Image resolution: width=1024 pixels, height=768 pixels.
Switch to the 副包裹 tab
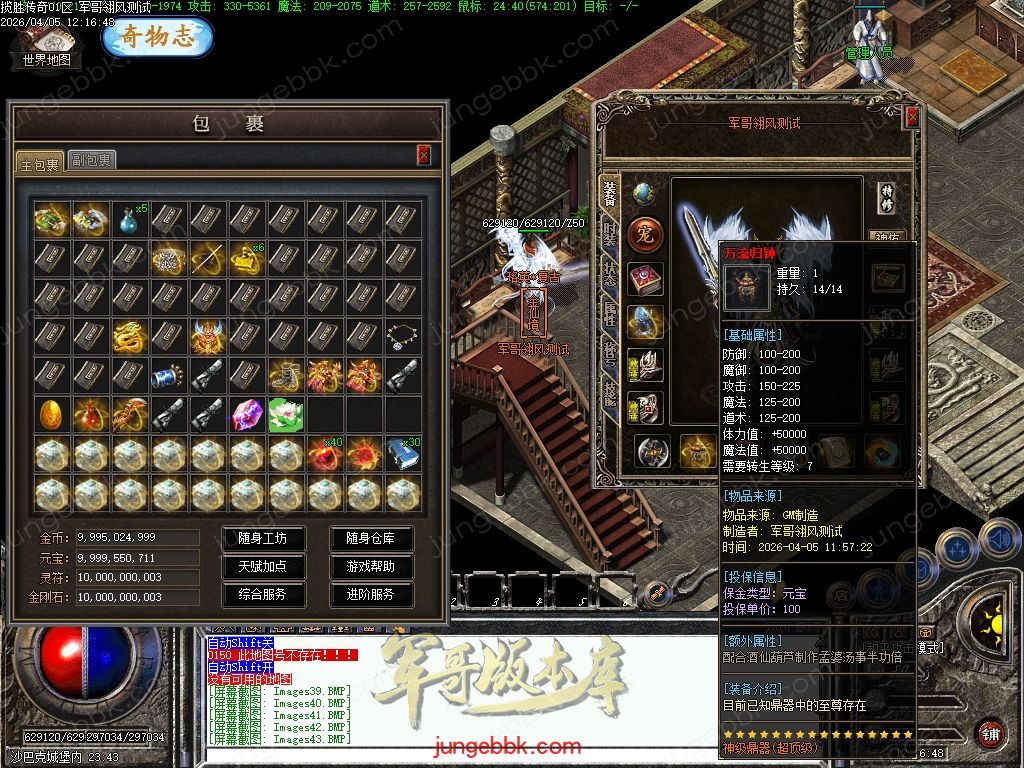point(91,160)
